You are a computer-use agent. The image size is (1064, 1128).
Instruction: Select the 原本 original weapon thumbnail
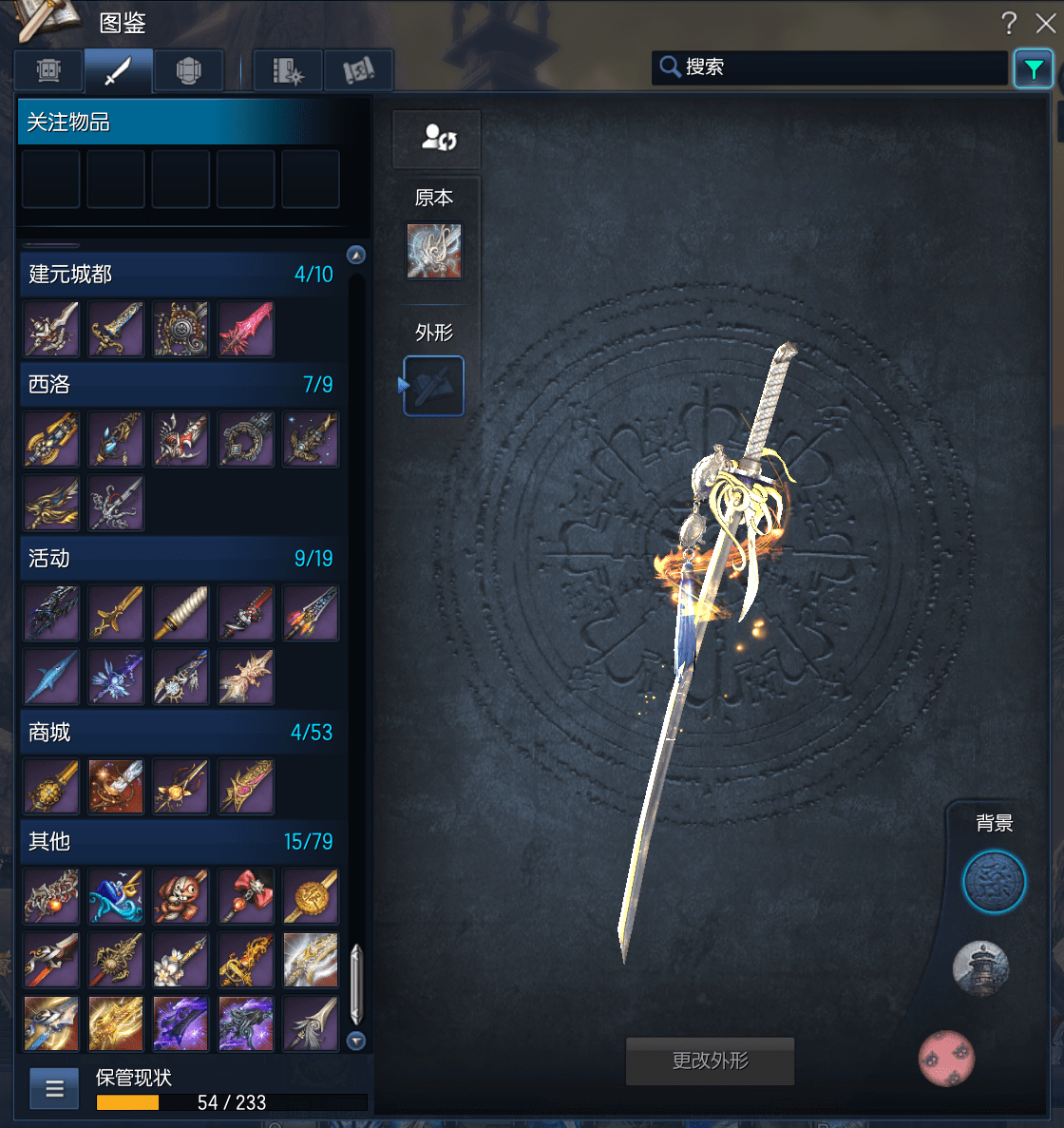[434, 251]
